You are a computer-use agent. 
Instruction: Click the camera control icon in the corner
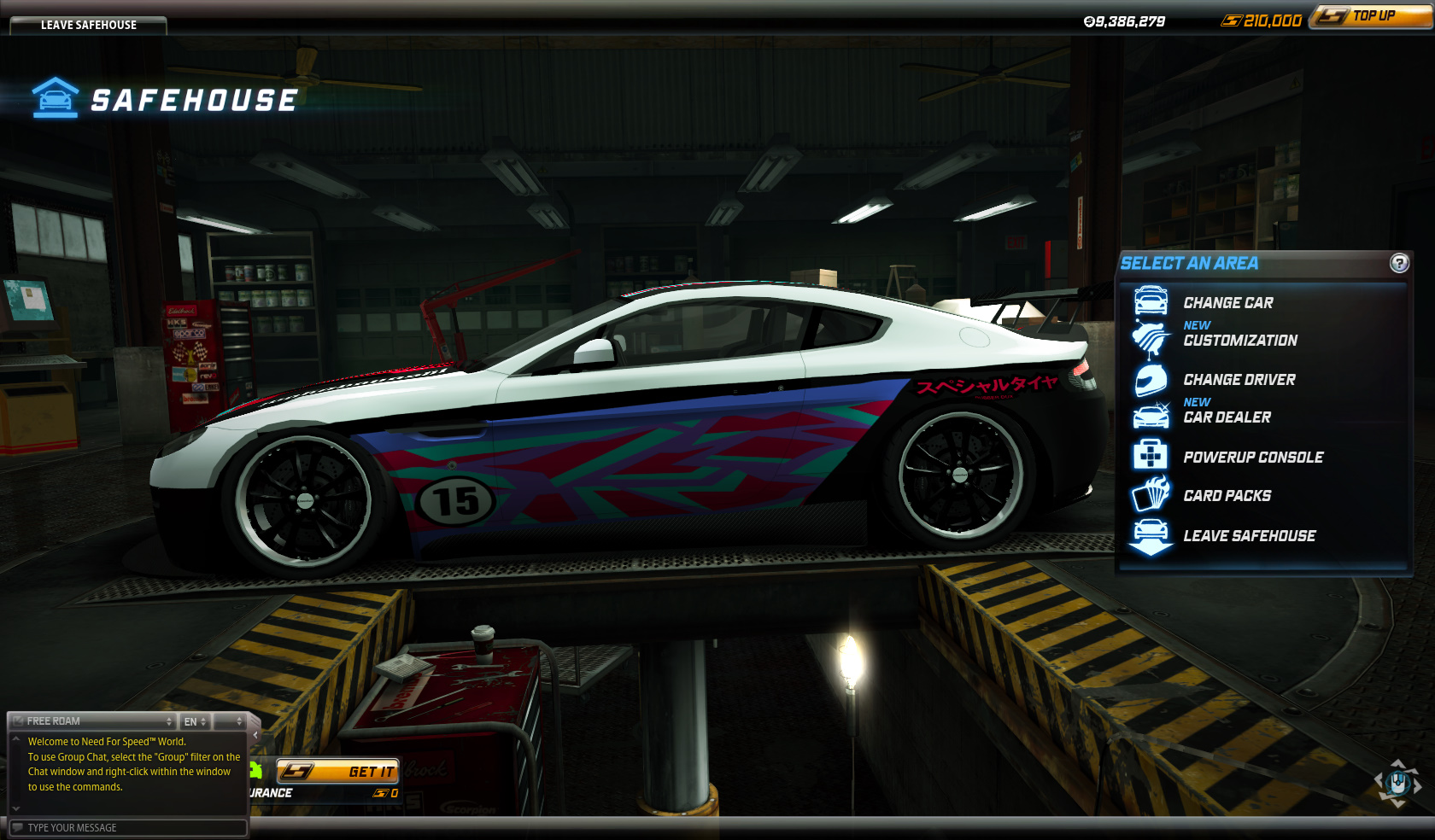click(1397, 782)
